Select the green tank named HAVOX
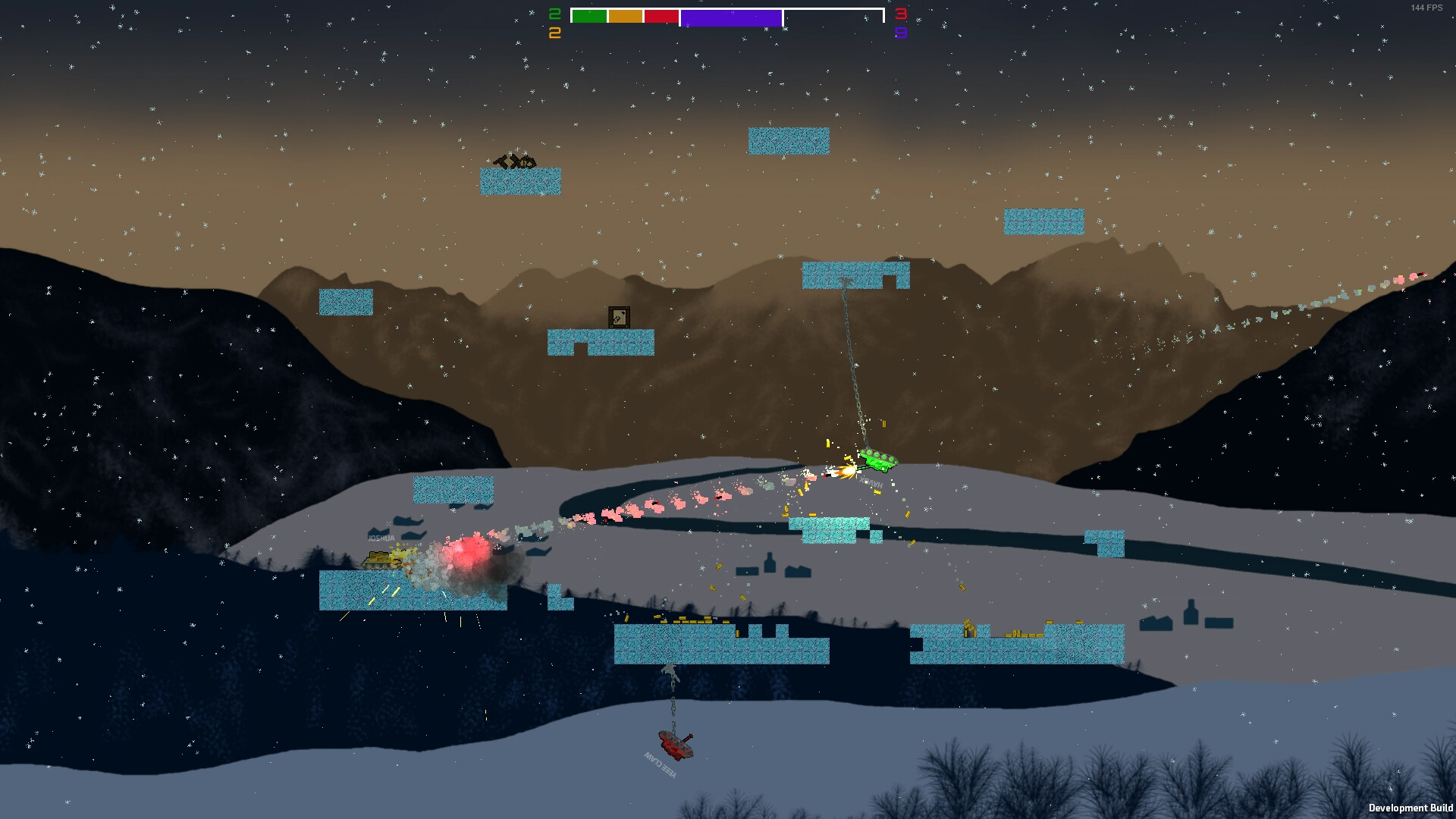 click(x=877, y=459)
